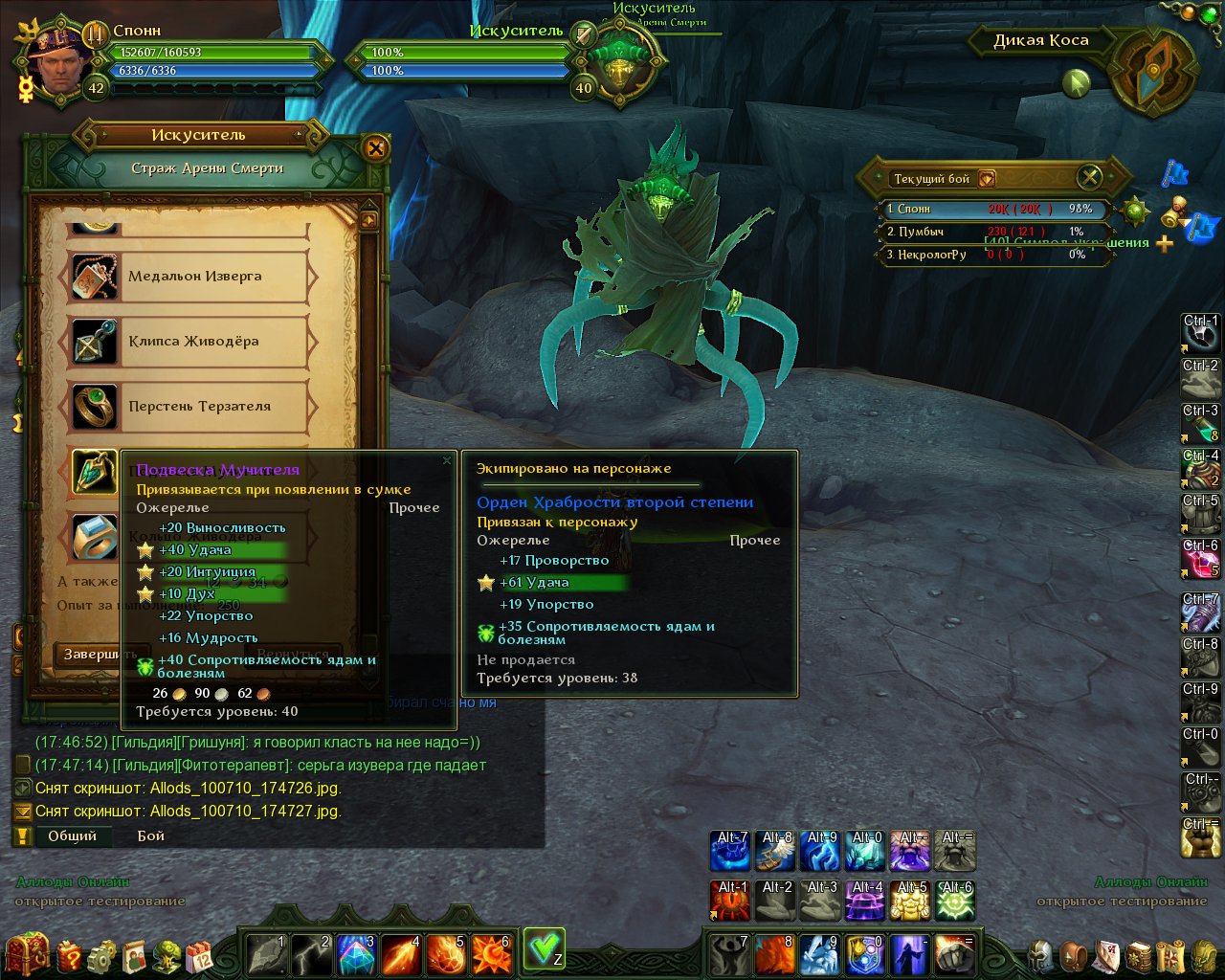This screenshot has height=980, width=1225.
Task: Cast the lightning ability in slot 2
Action: (312, 954)
